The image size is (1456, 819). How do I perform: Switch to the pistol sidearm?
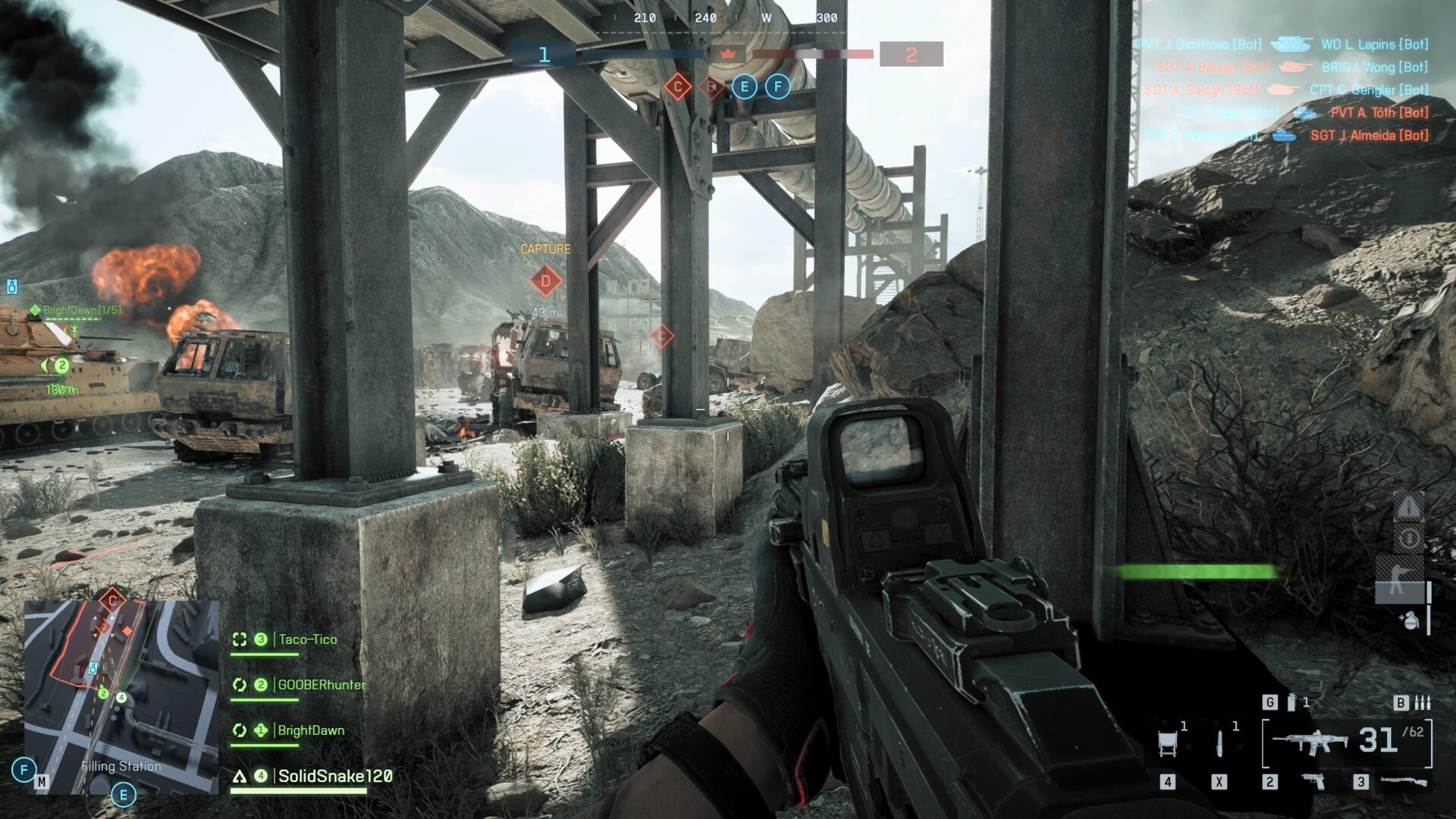(1313, 780)
